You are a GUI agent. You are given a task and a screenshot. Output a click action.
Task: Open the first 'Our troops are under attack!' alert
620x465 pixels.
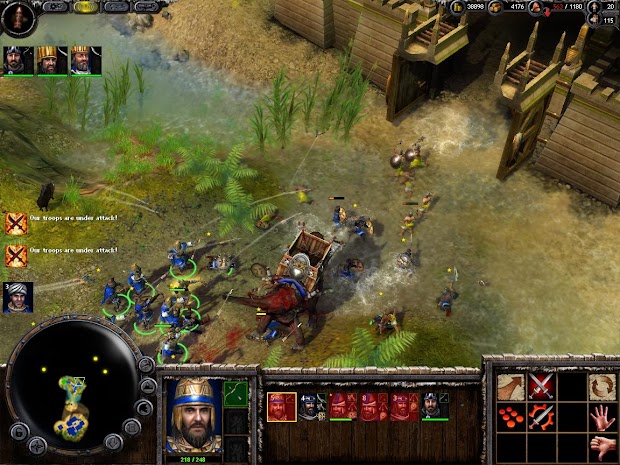pos(16,223)
